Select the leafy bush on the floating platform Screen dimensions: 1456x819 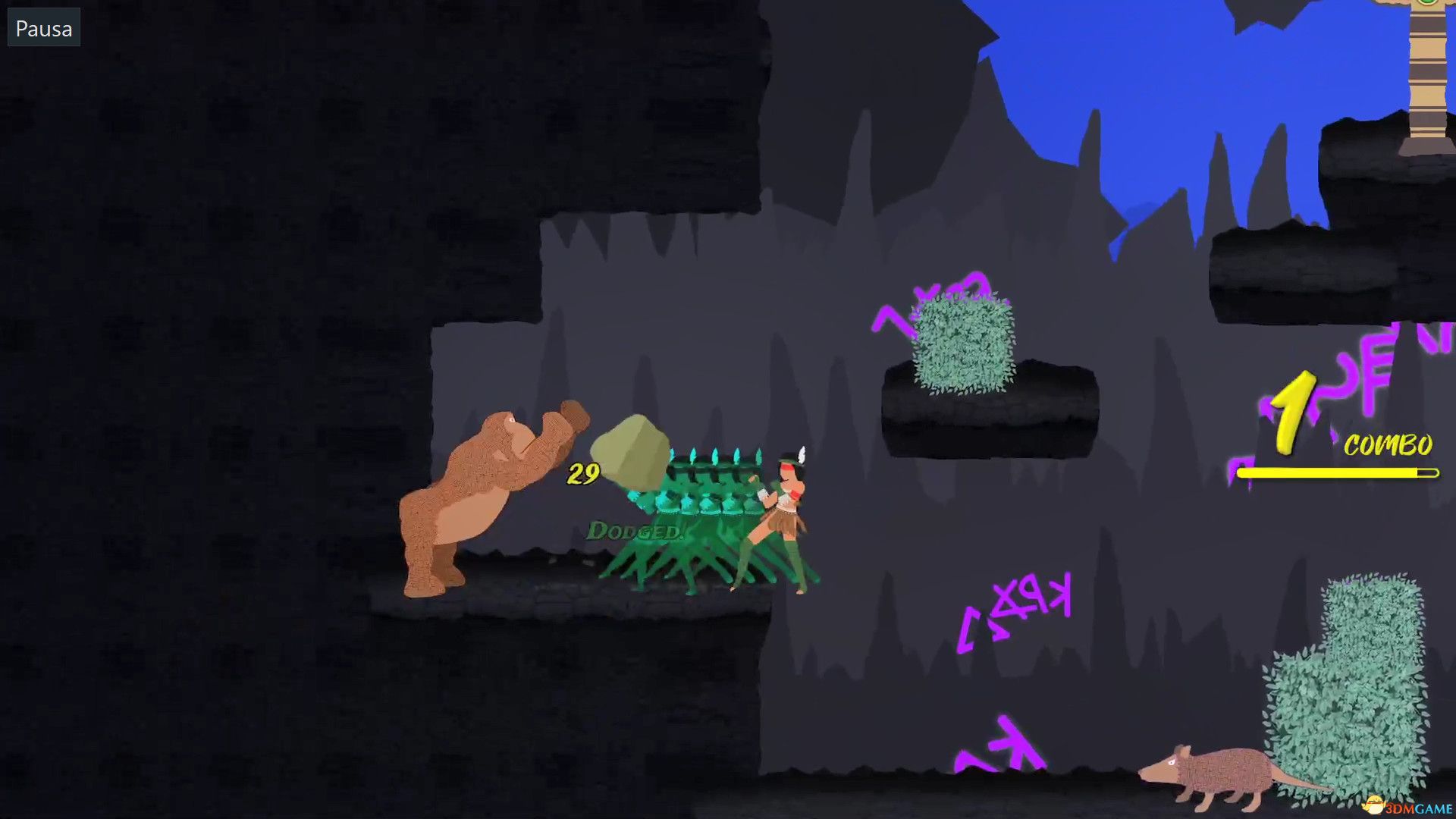click(x=963, y=341)
